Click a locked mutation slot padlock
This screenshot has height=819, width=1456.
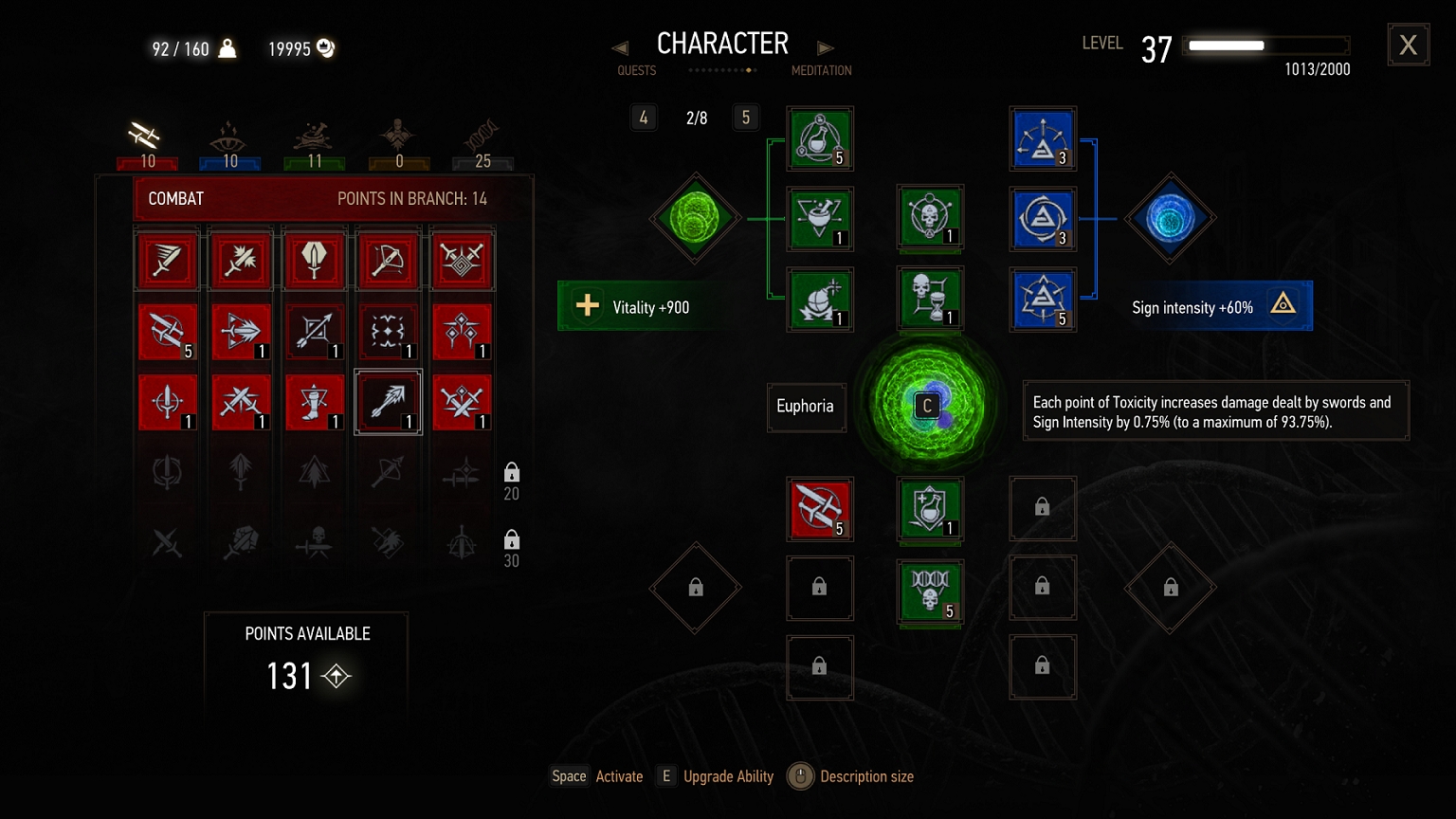coord(1043,508)
